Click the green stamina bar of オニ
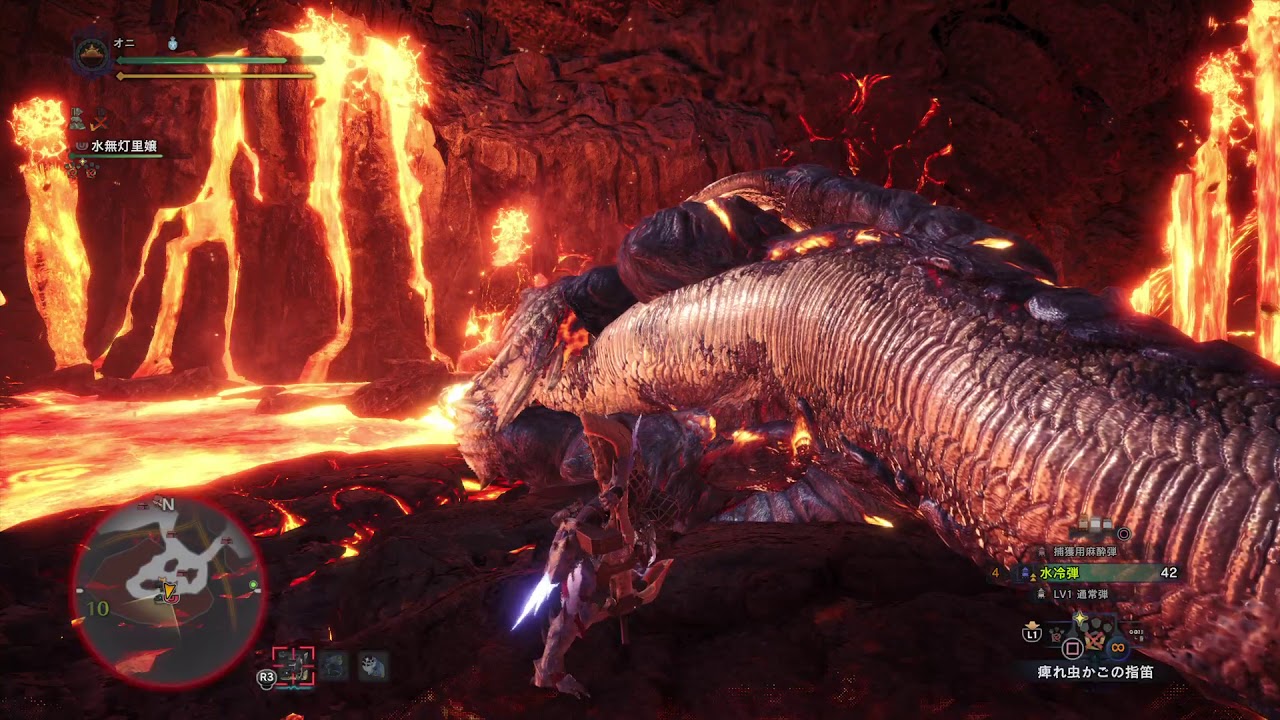This screenshot has width=1280, height=720. tap(200, 61)
